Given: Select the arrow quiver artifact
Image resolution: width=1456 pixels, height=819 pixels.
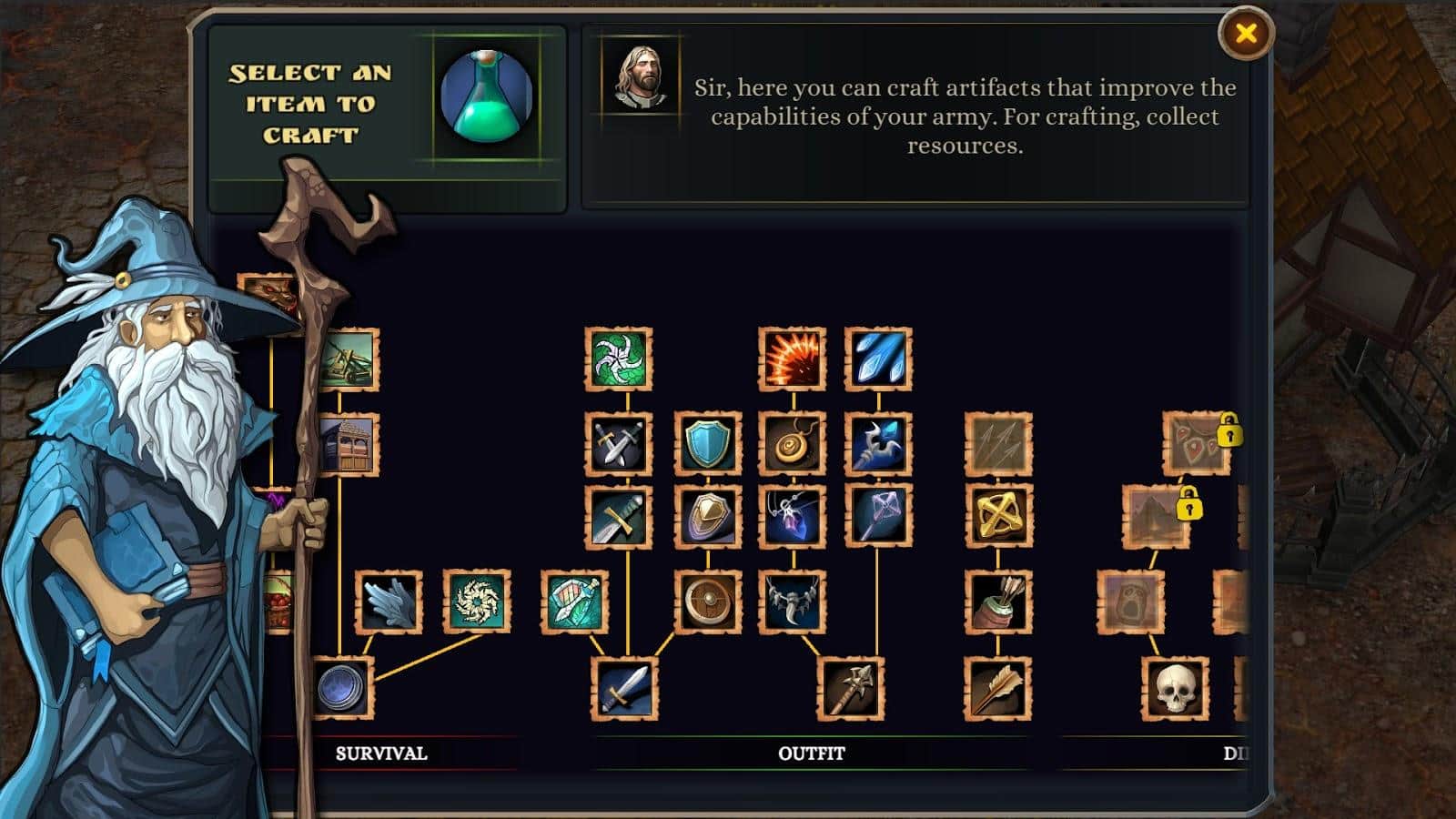Looking at the screenshot, I should click(x=998, y=602).
